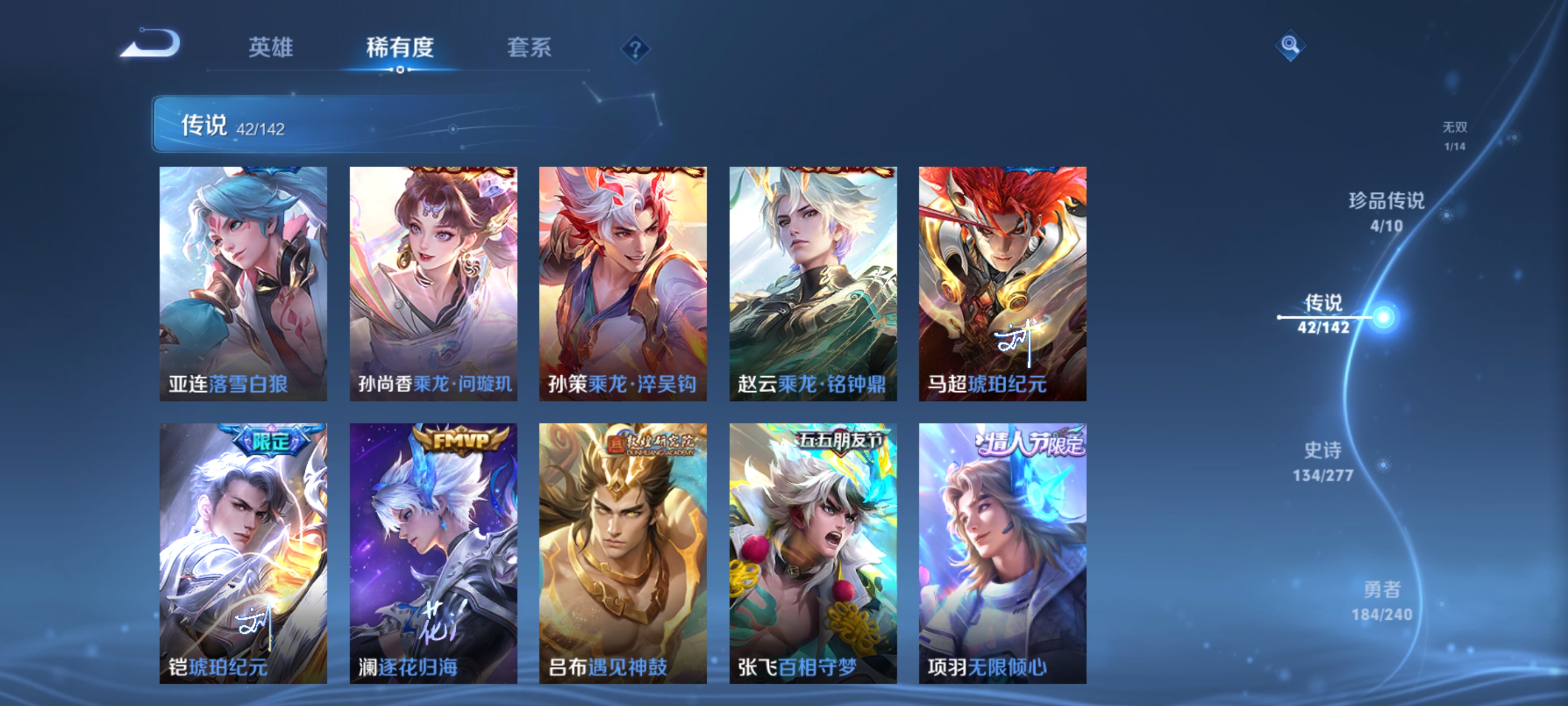
Task: Open the search magnifier icon at top right
Action: [1290, 46]
